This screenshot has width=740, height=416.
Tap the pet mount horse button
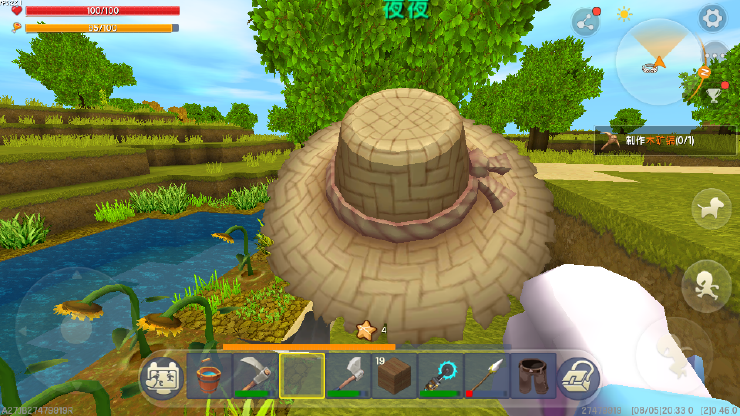[711, 208]
